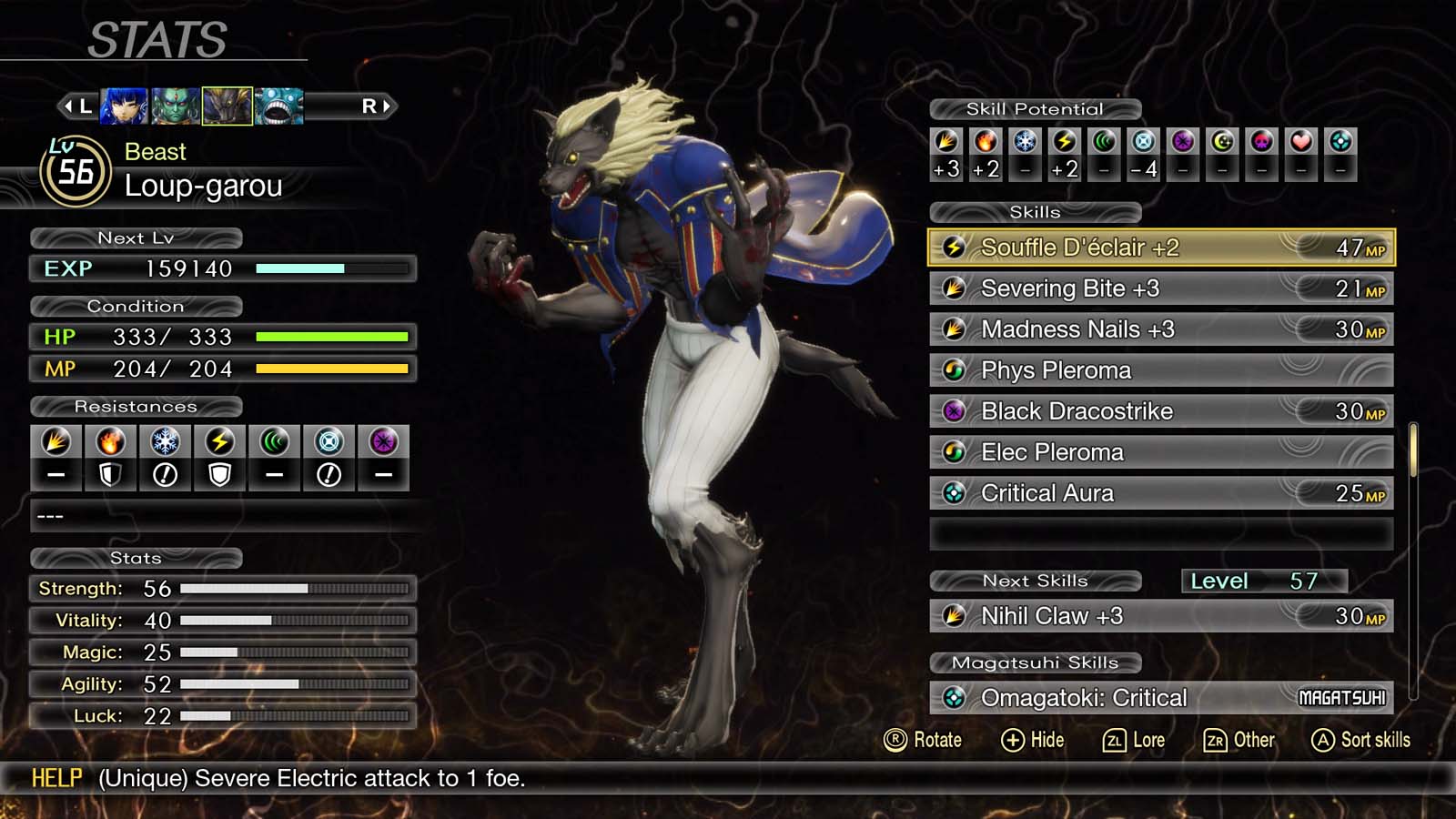The height and width of the screenshot is (819, 1456).
Task: Select the Souffle D'éclair +2 skill
Action: pos(1160,248)
